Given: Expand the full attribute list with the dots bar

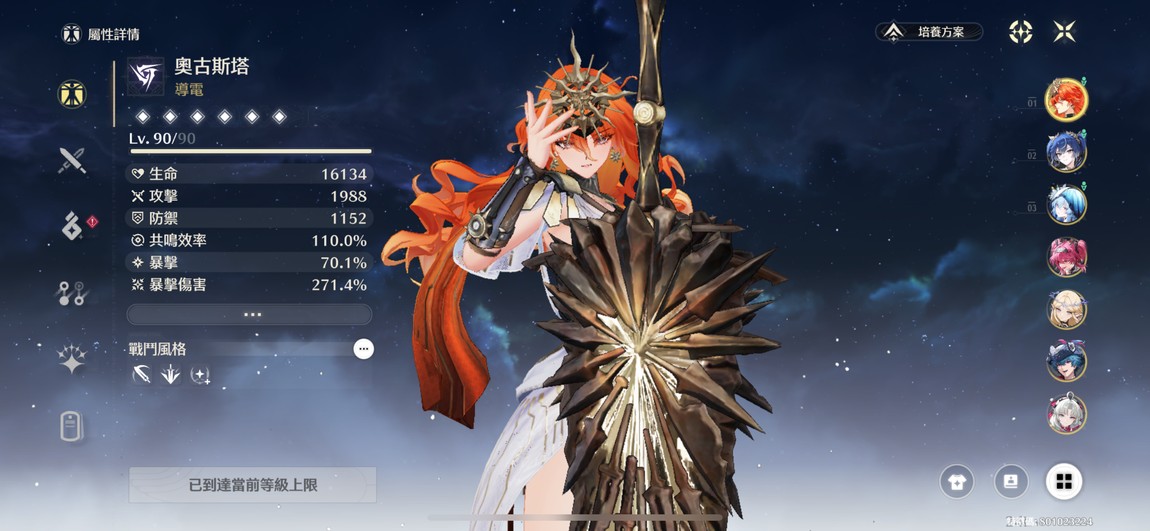Looking at the screenshot, I should point(250,314).
